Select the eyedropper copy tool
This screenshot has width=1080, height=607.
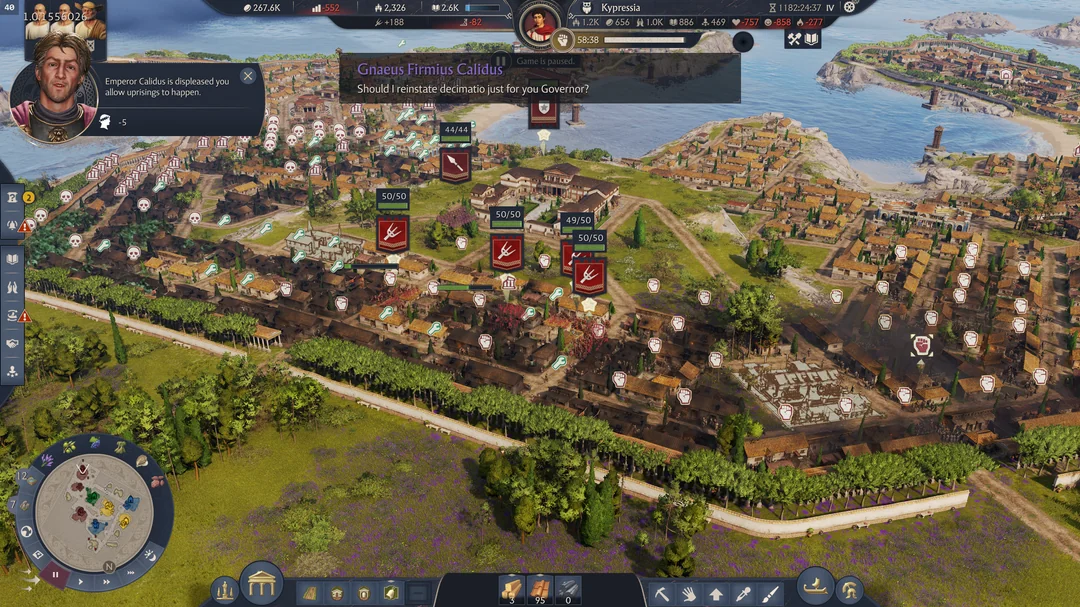pyautogui.click(x=743, y=593)
